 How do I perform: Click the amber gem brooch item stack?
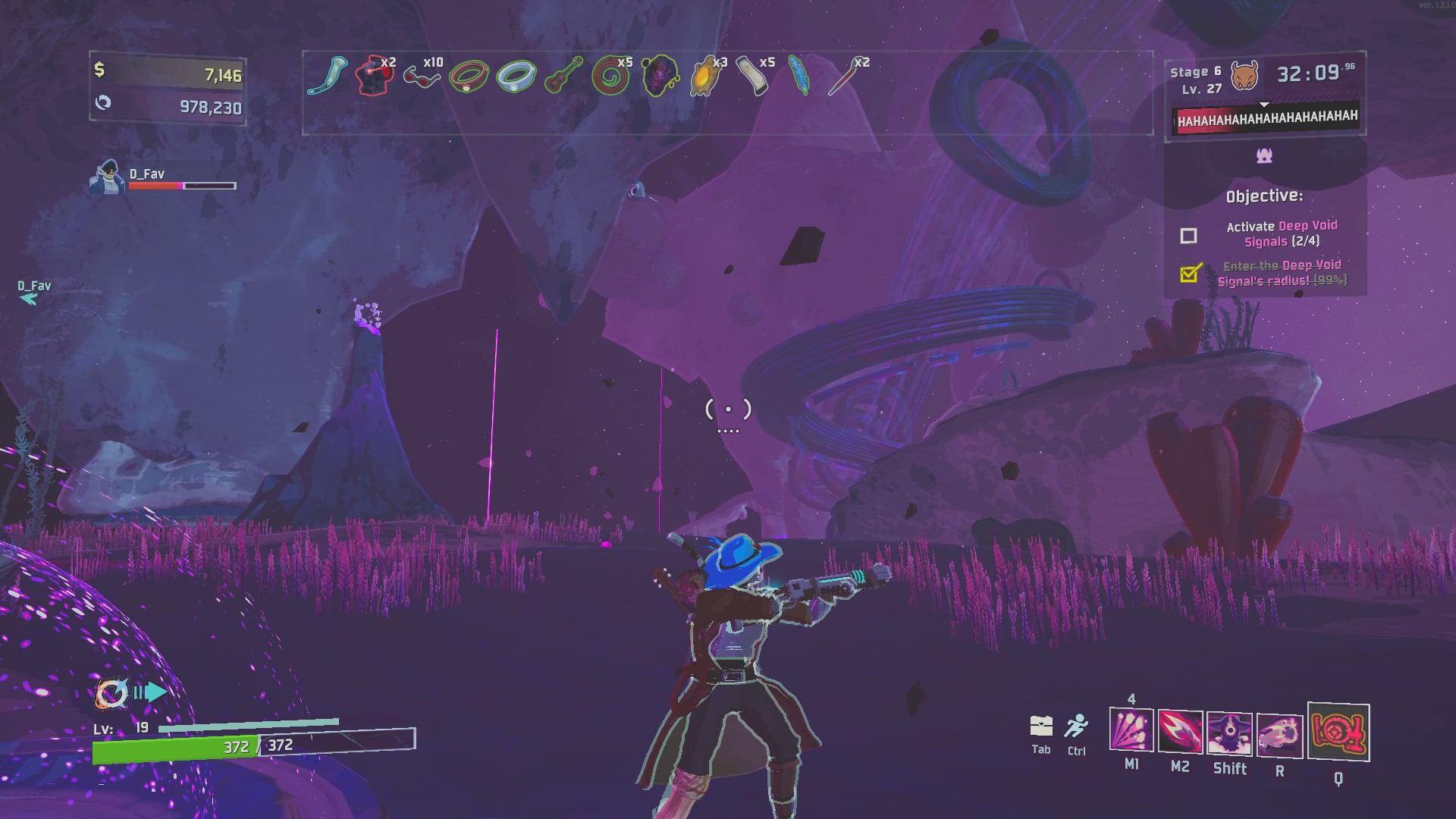pyautogui.click(x=705, y=77)
